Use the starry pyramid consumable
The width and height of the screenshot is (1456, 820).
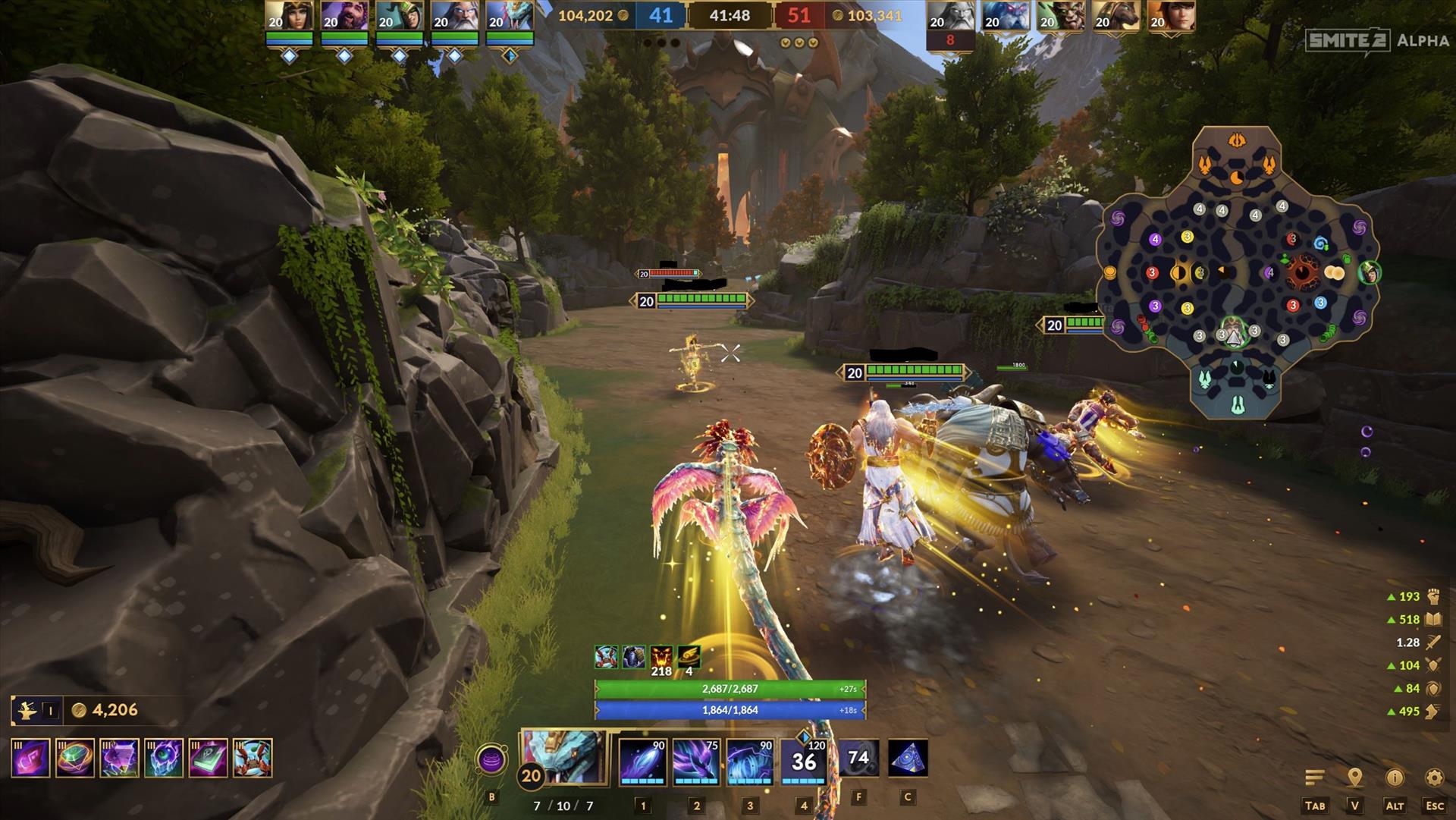click(x=908, y=759)
